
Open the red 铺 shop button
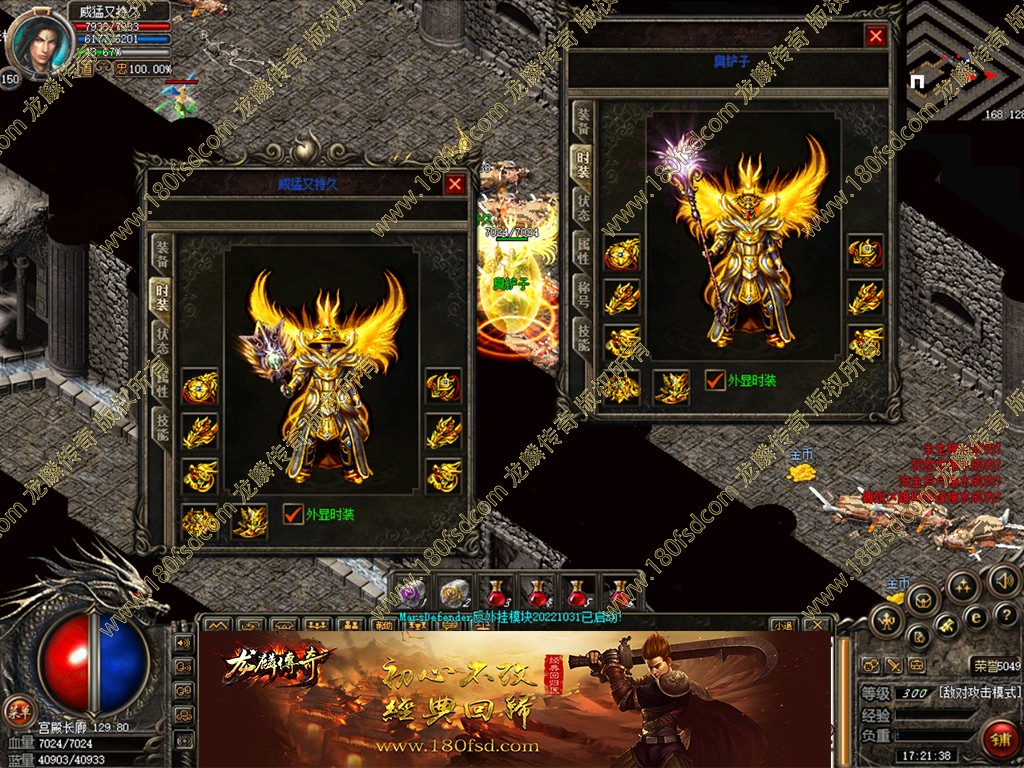pos(998,739)
